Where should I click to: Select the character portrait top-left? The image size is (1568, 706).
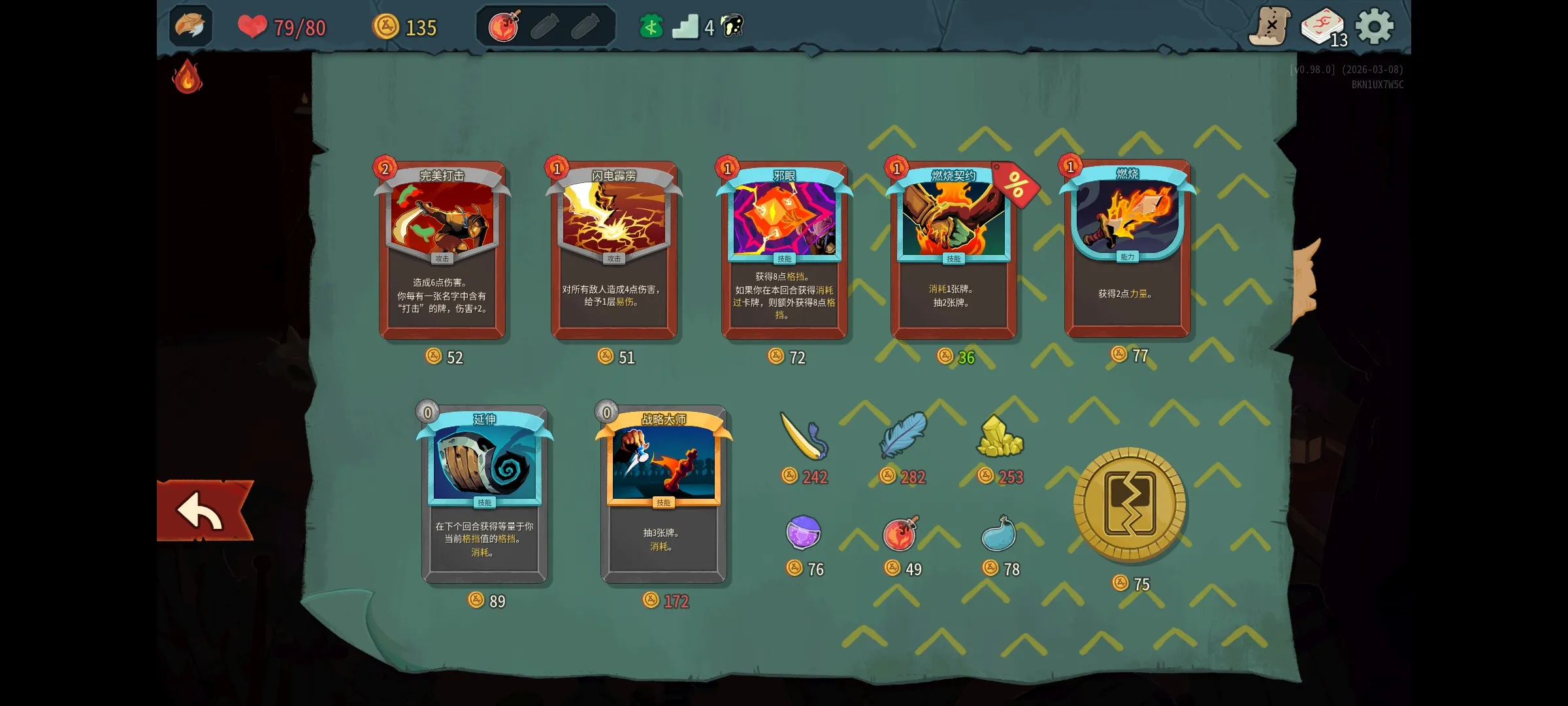click(x=189, y=27)
